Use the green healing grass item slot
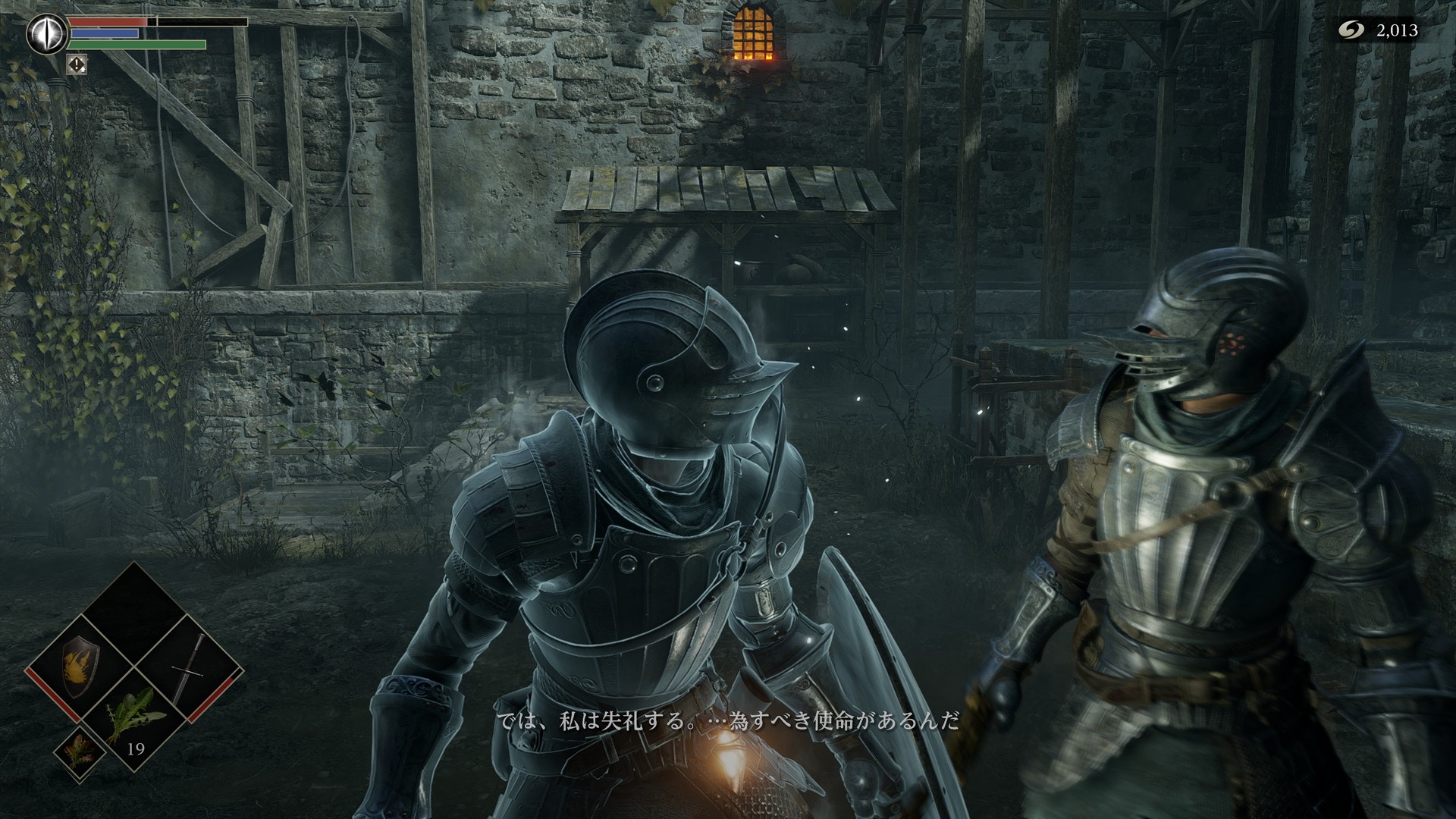 coord(133,718)
